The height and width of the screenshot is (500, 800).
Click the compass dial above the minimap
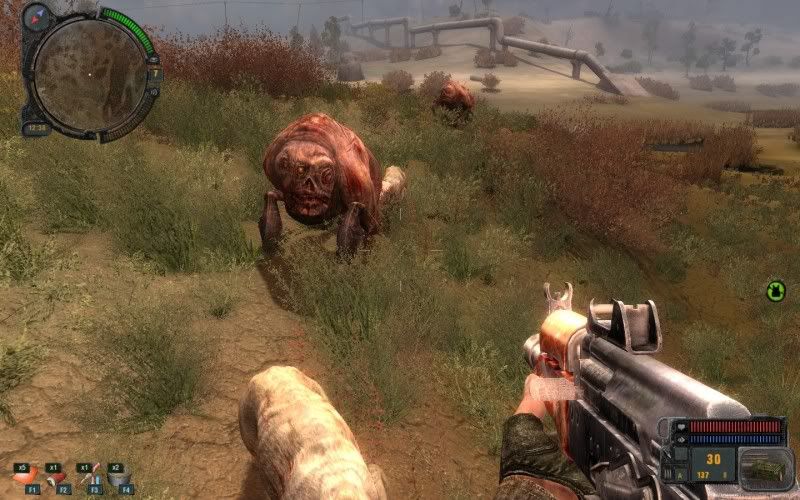tap(38, 17)
